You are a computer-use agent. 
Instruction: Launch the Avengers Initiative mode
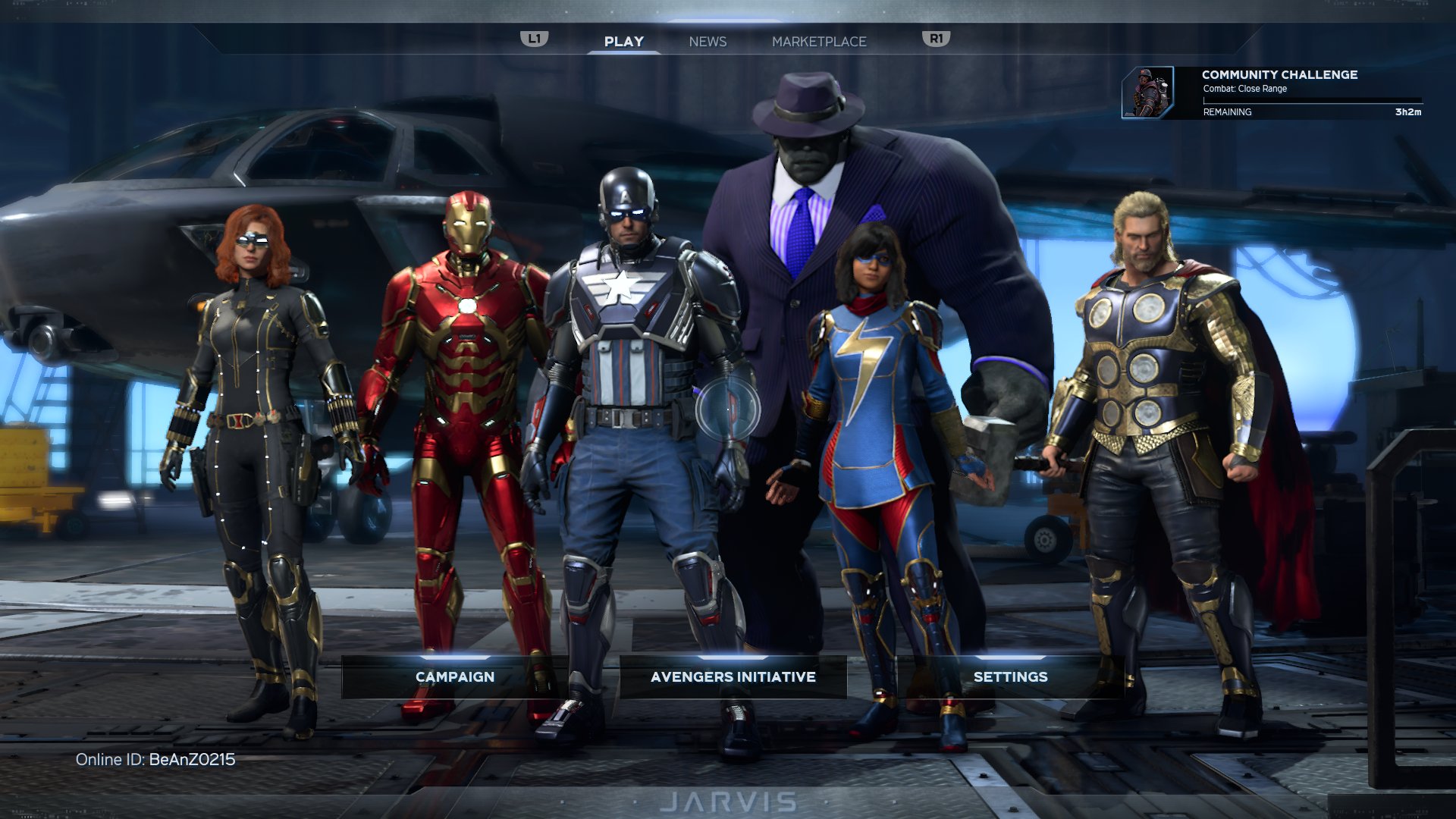(733, 676)
